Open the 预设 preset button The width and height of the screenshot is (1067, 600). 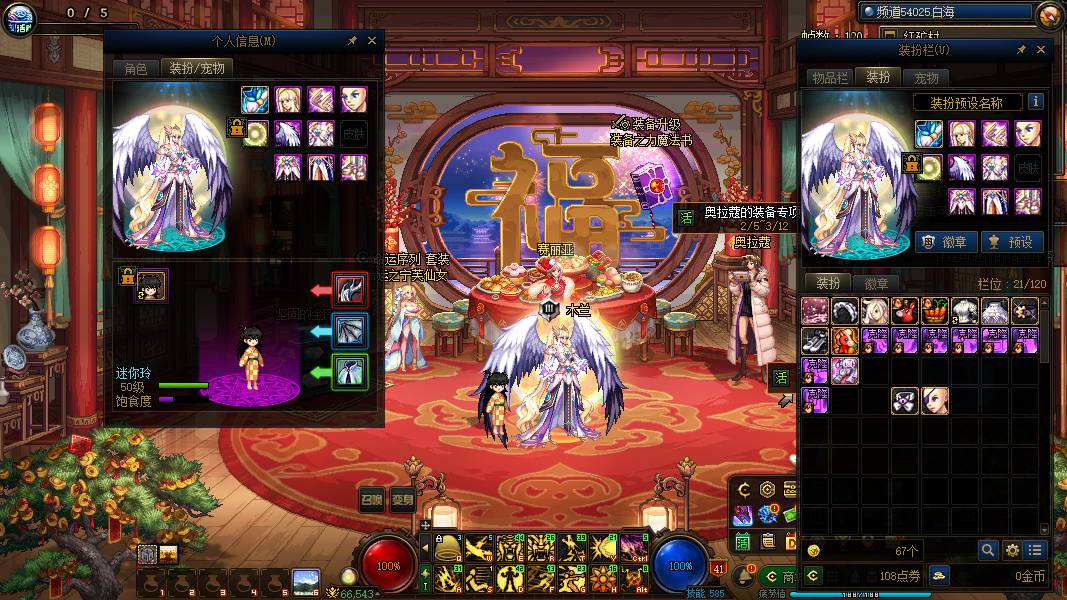[1012, 241]
